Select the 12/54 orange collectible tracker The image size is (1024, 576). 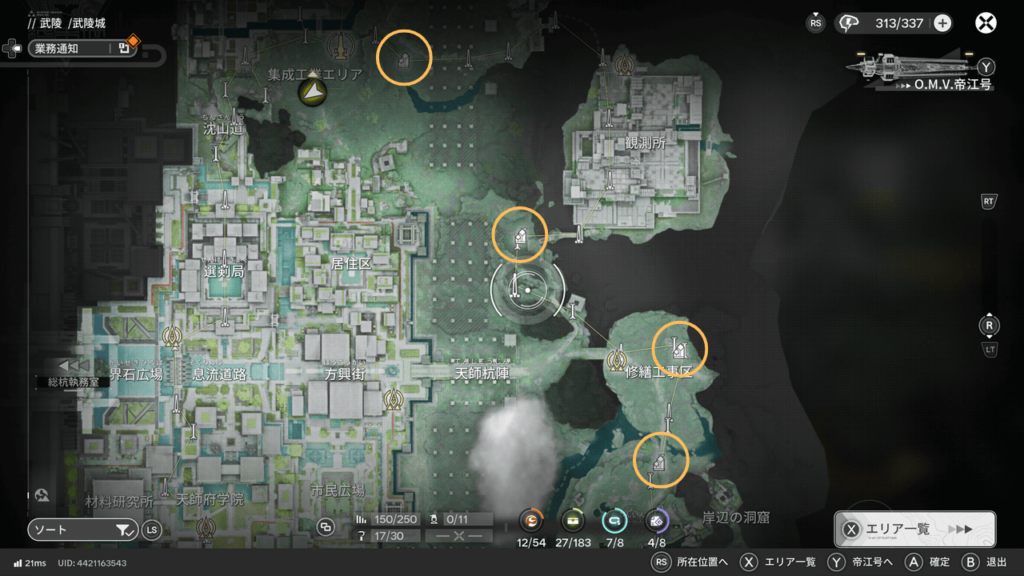(x=530, y=520)
